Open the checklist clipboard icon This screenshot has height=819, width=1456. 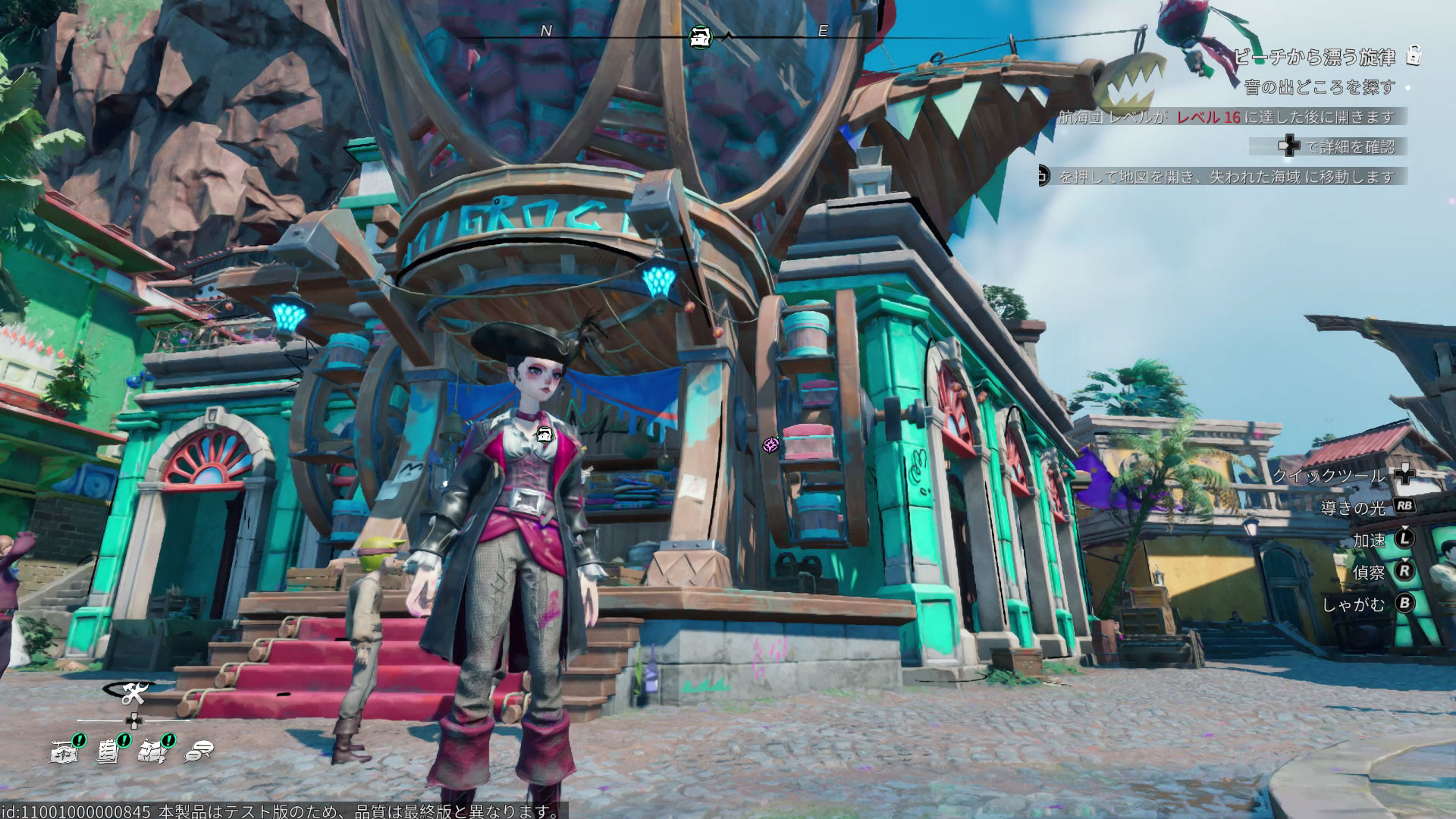pos(108,751)
